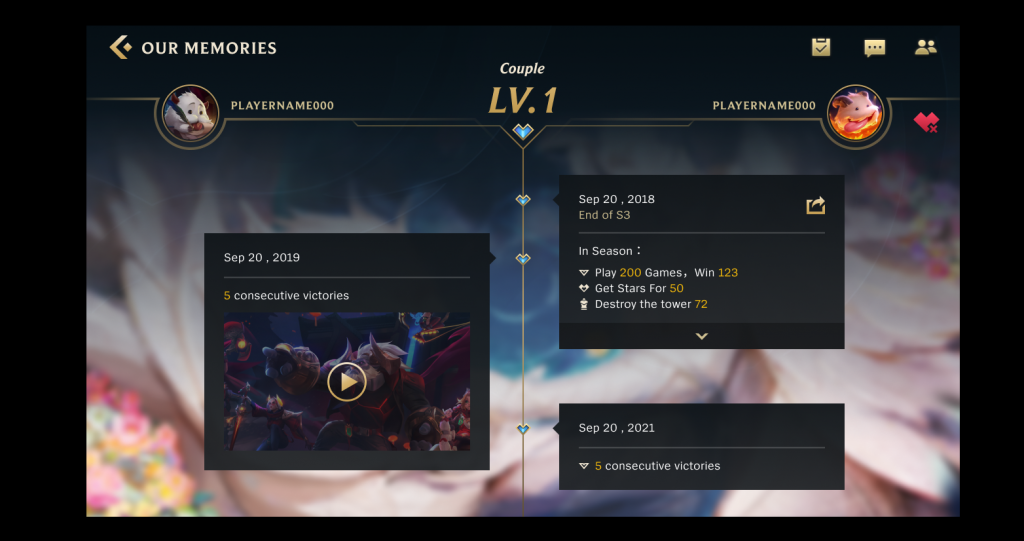View the right player's orange avatar
The image size is (1024, 541).
point(856,113)
